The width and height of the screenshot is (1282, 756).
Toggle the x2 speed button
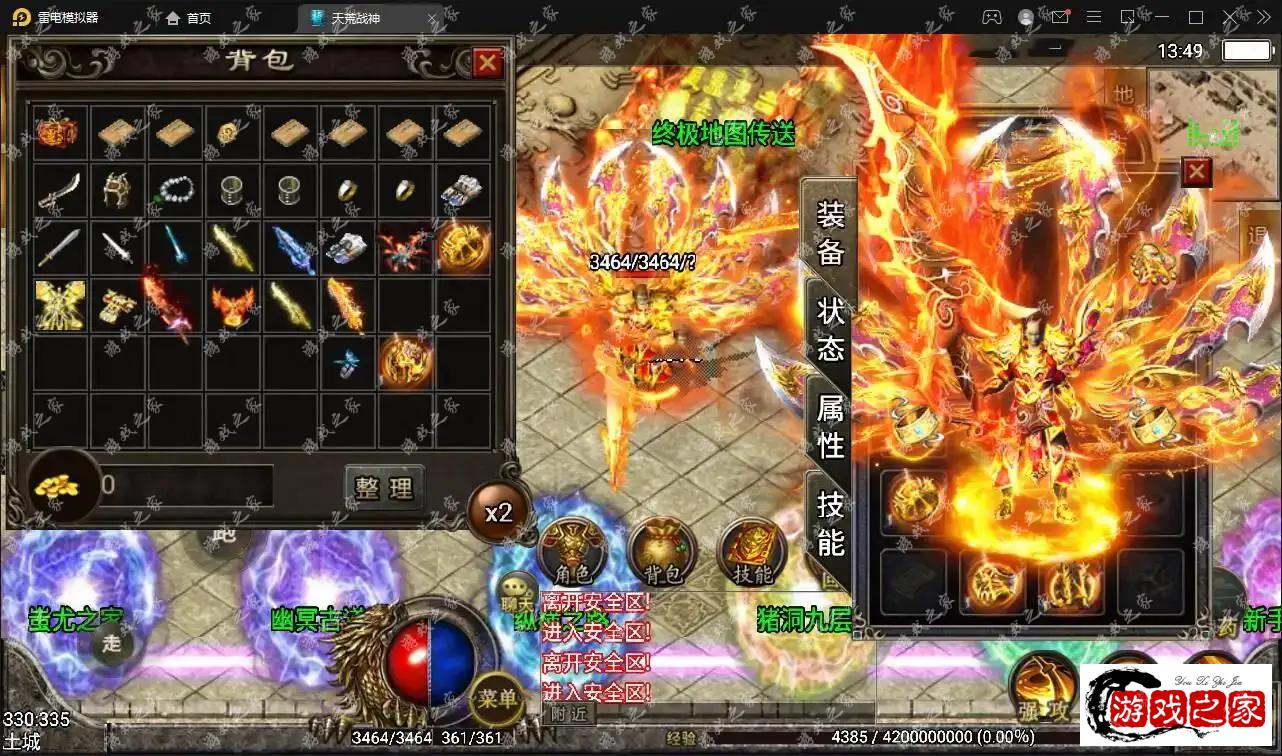coord(498,512)
